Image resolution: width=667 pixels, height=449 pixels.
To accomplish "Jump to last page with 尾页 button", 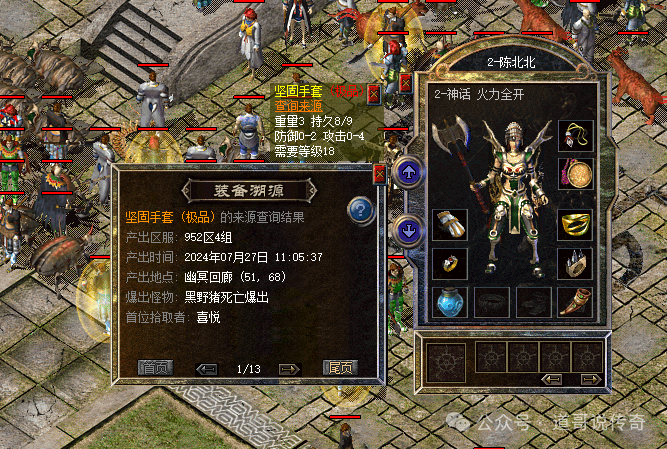I will [340, 367].
